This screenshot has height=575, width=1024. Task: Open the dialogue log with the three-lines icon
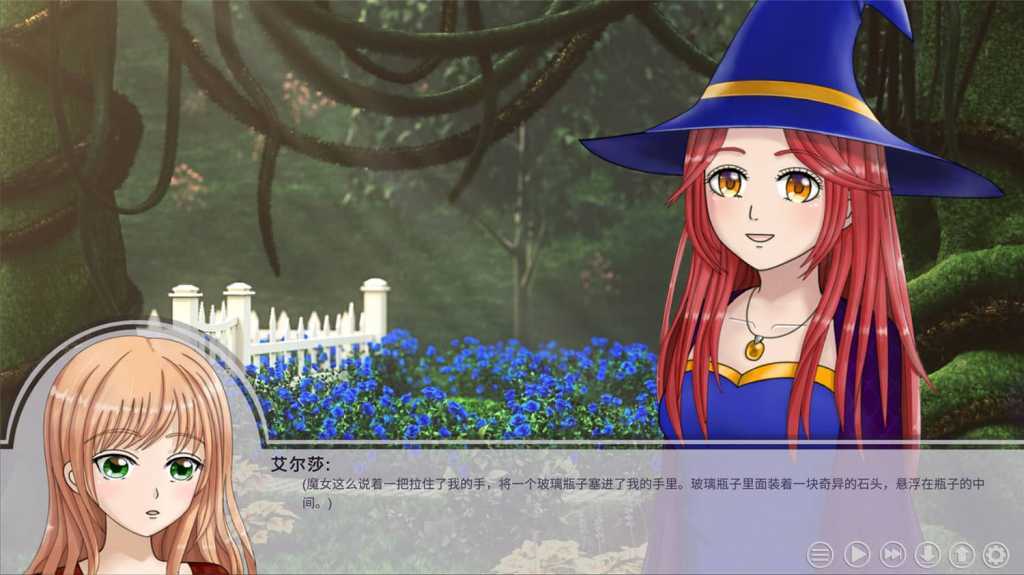coord(820,554)
